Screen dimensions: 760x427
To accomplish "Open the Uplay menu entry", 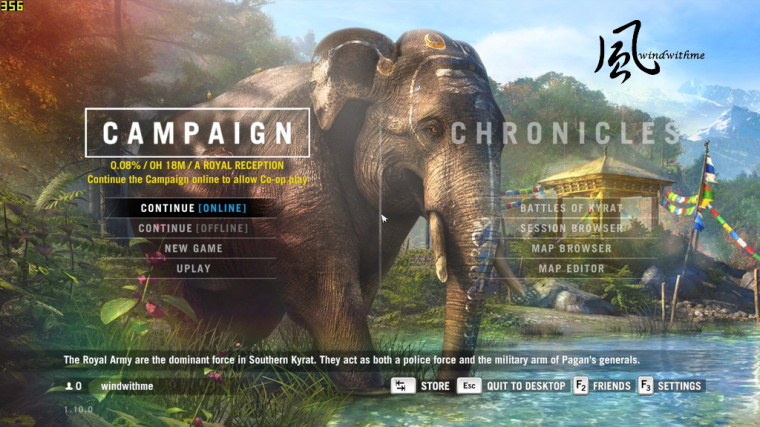I will tap(194, 268).
